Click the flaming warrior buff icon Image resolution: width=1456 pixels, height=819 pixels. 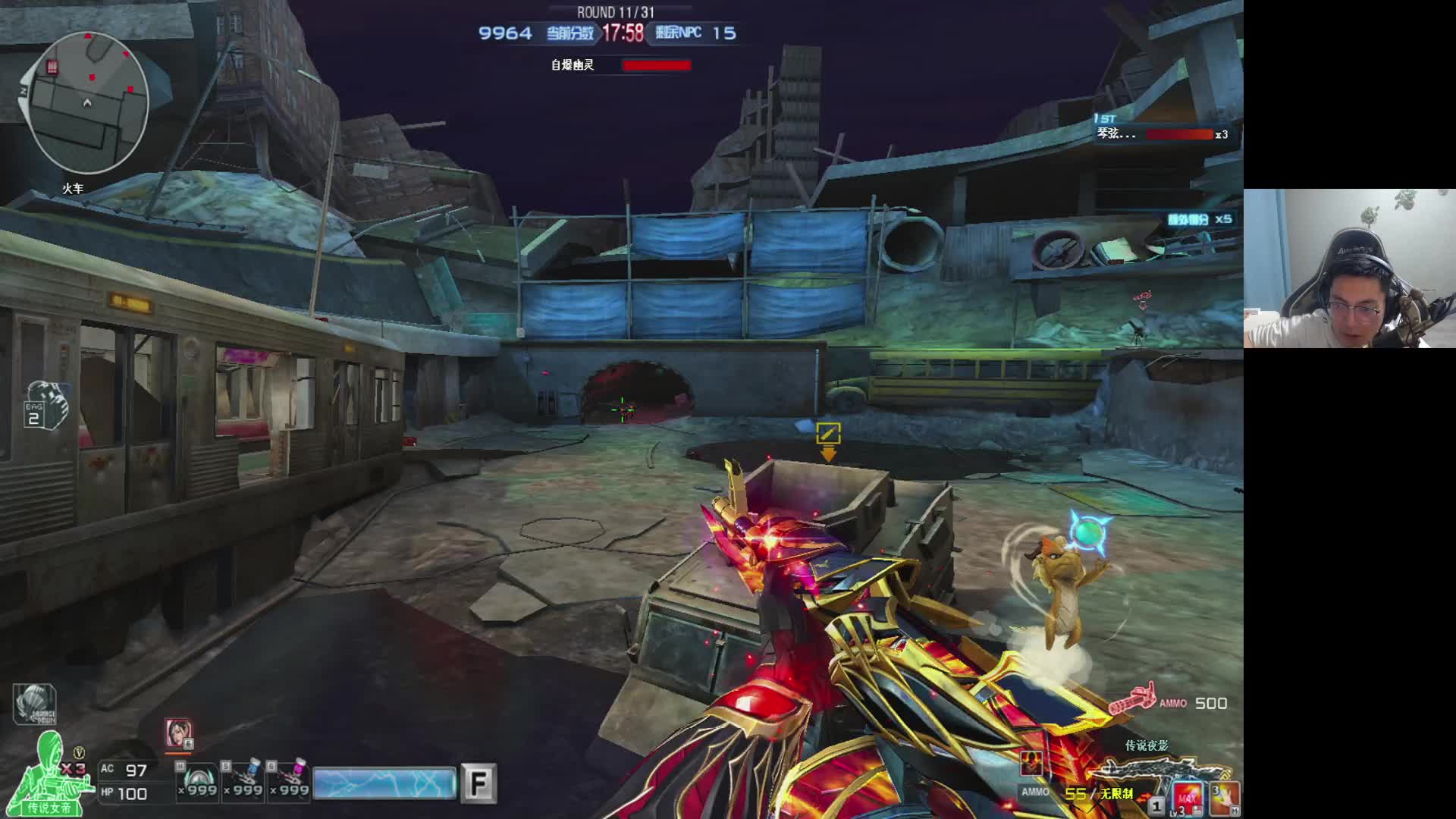1031,761
